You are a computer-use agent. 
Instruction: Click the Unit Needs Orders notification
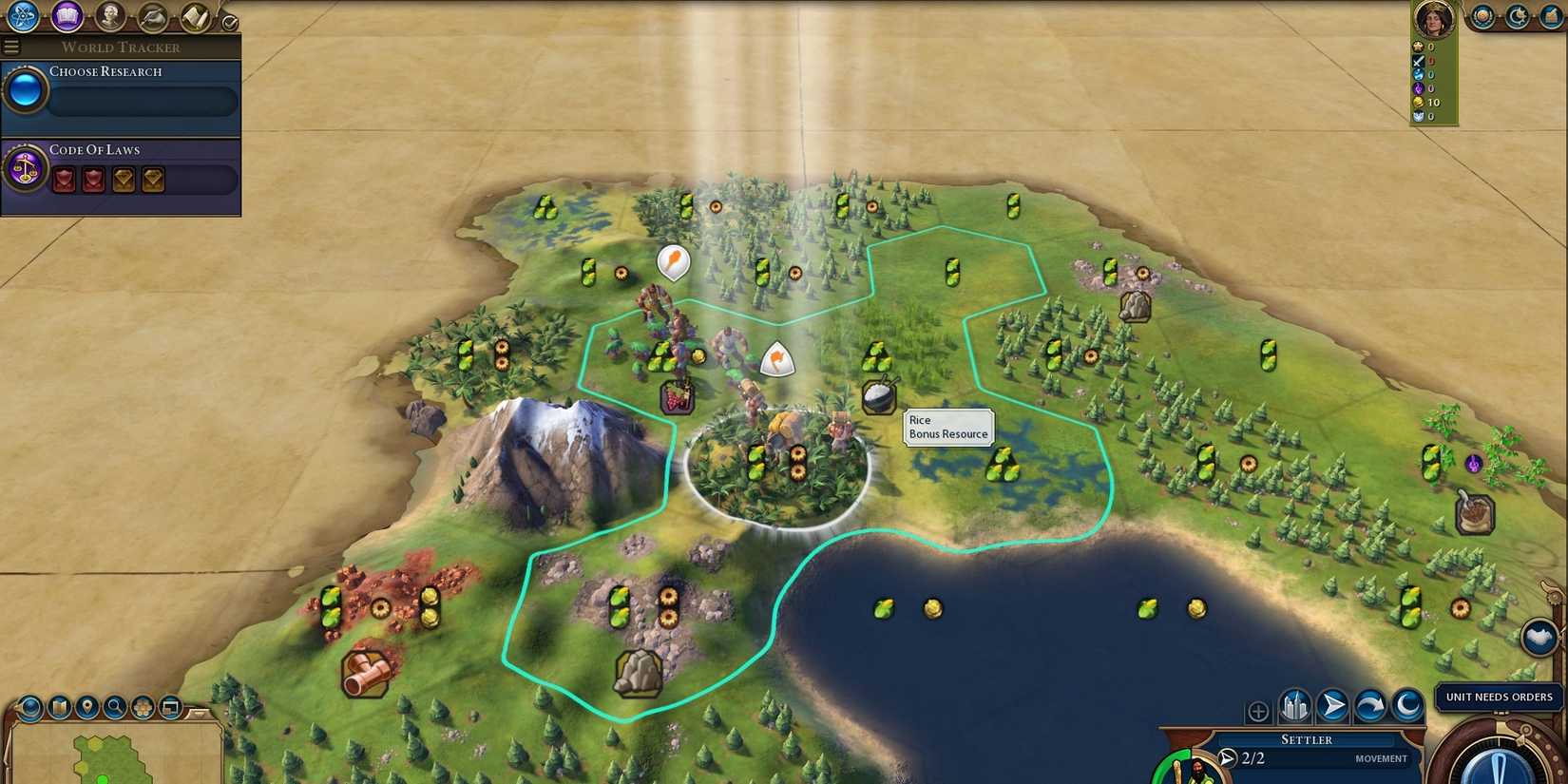click(x=1499, y=697)
